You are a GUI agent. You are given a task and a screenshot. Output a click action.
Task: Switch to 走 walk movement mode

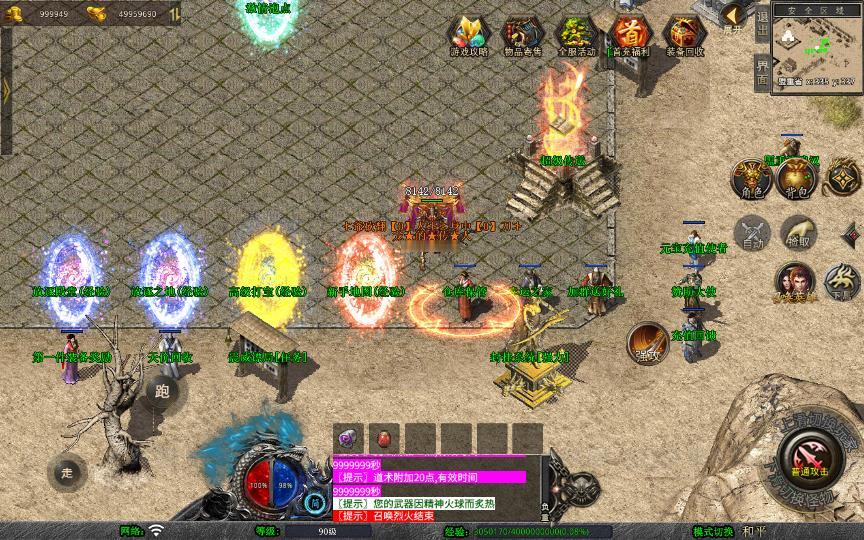68,472
